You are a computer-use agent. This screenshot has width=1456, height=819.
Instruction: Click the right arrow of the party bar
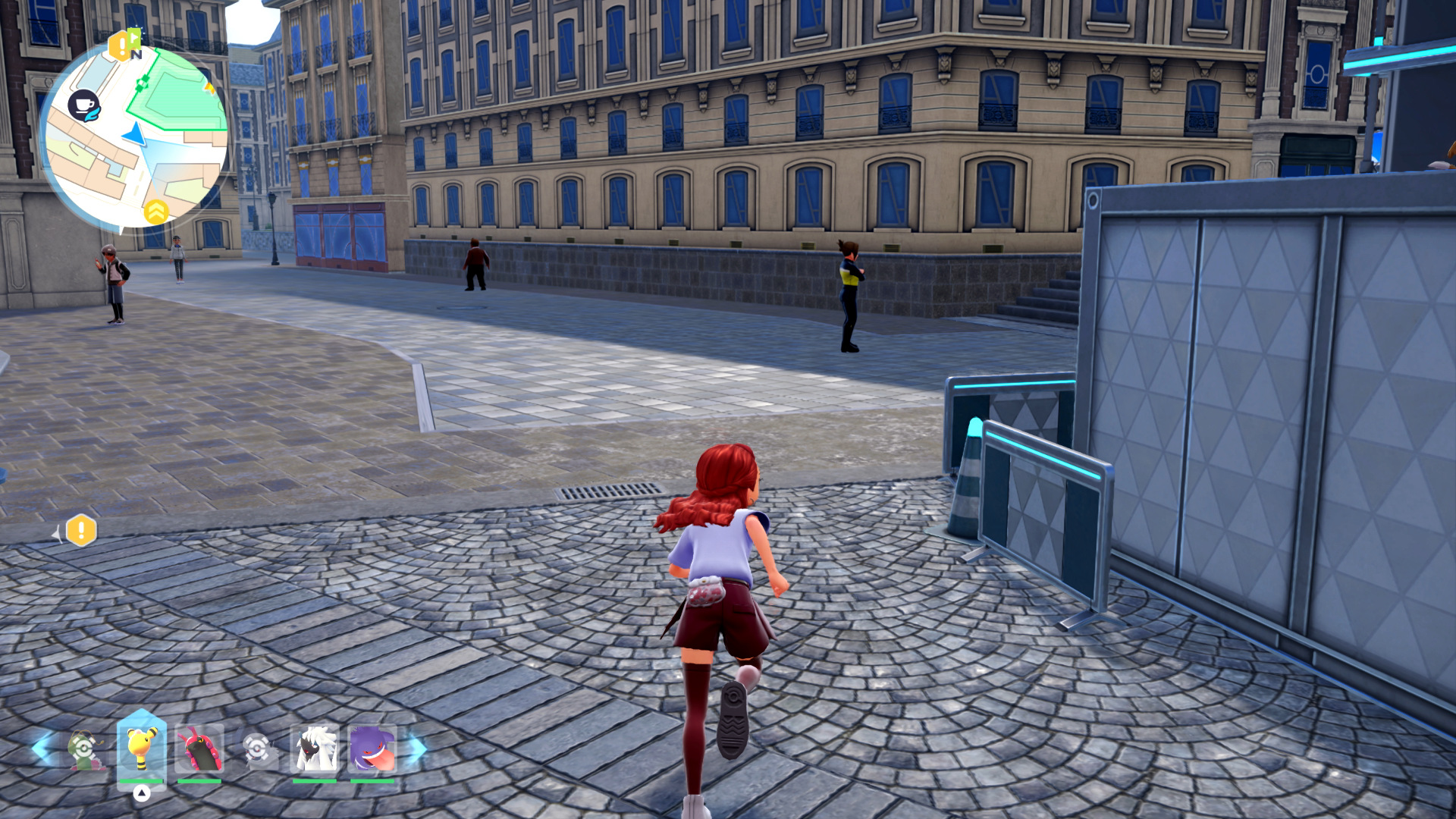418,749
